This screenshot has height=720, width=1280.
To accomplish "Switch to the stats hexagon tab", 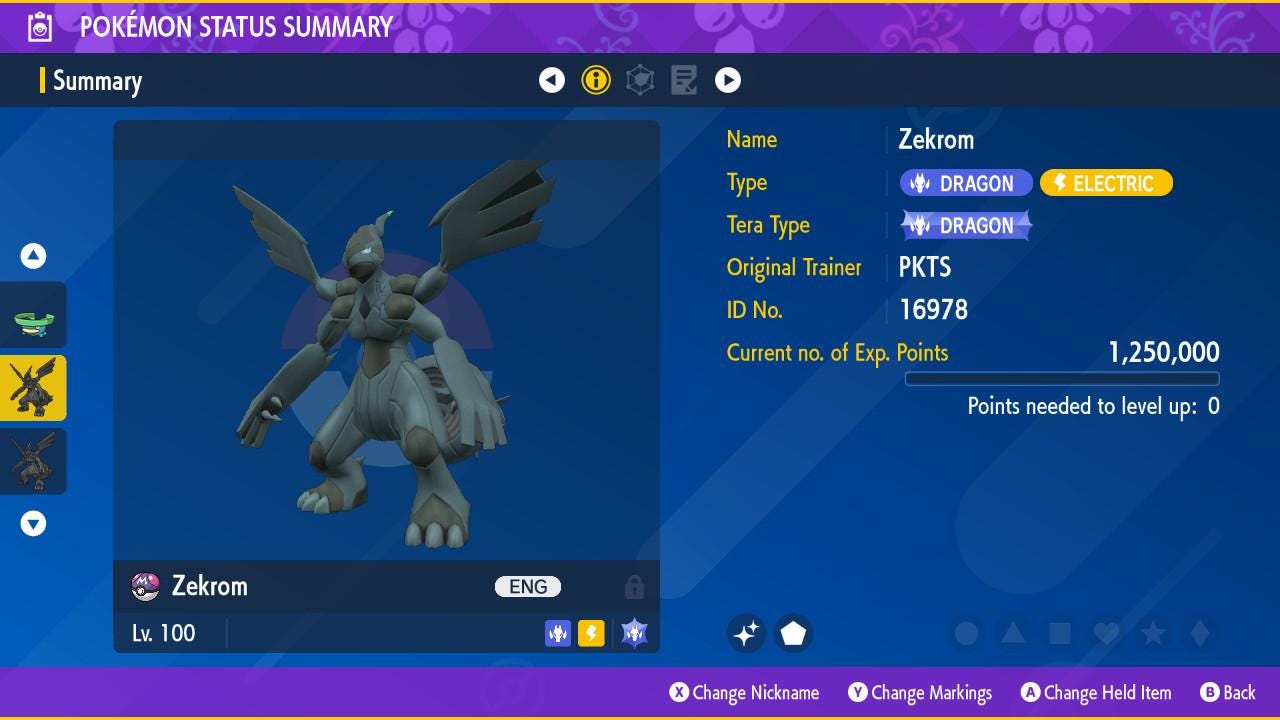I will [640, 80].
